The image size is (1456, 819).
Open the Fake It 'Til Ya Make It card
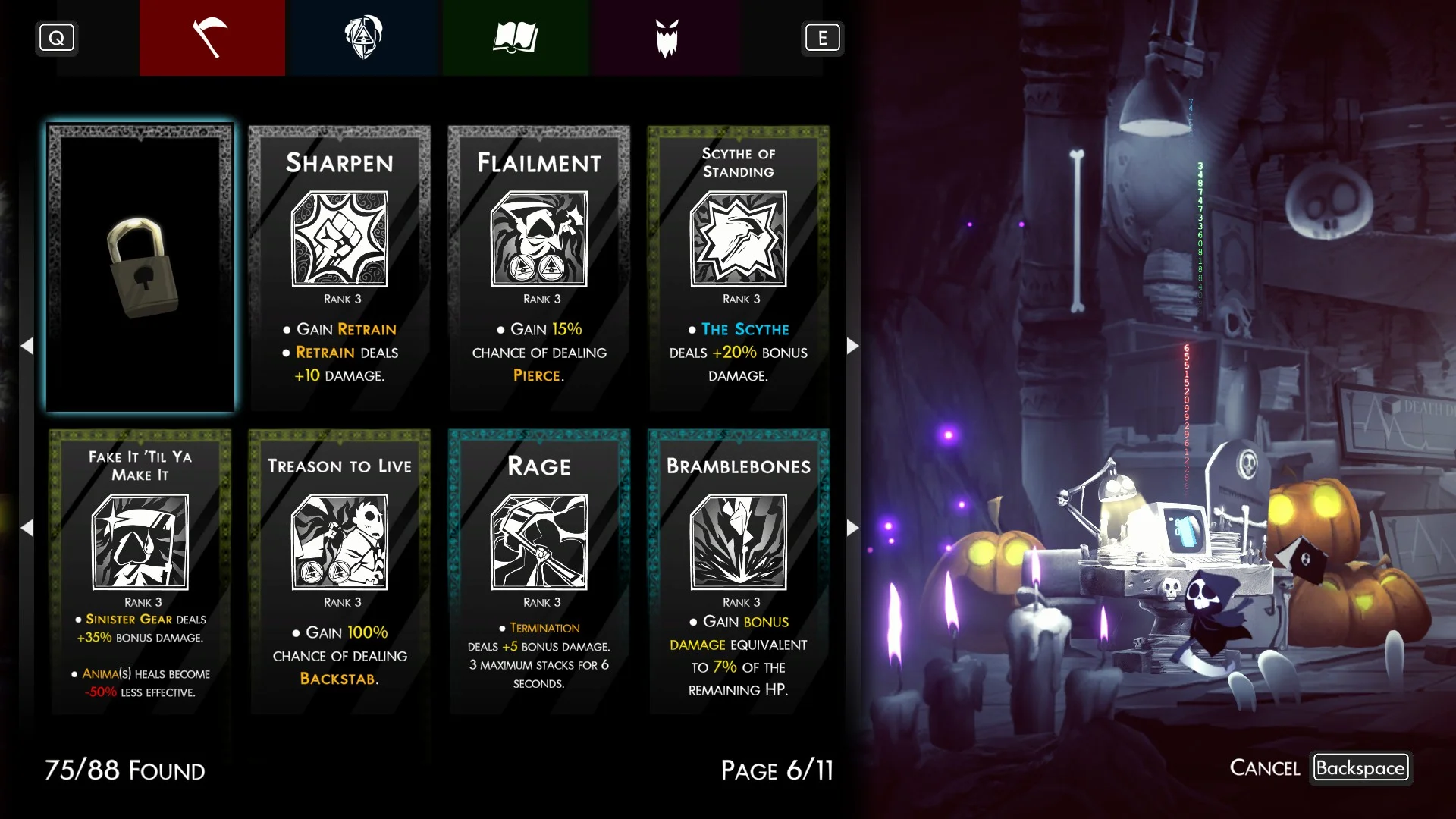coord(141,572)
